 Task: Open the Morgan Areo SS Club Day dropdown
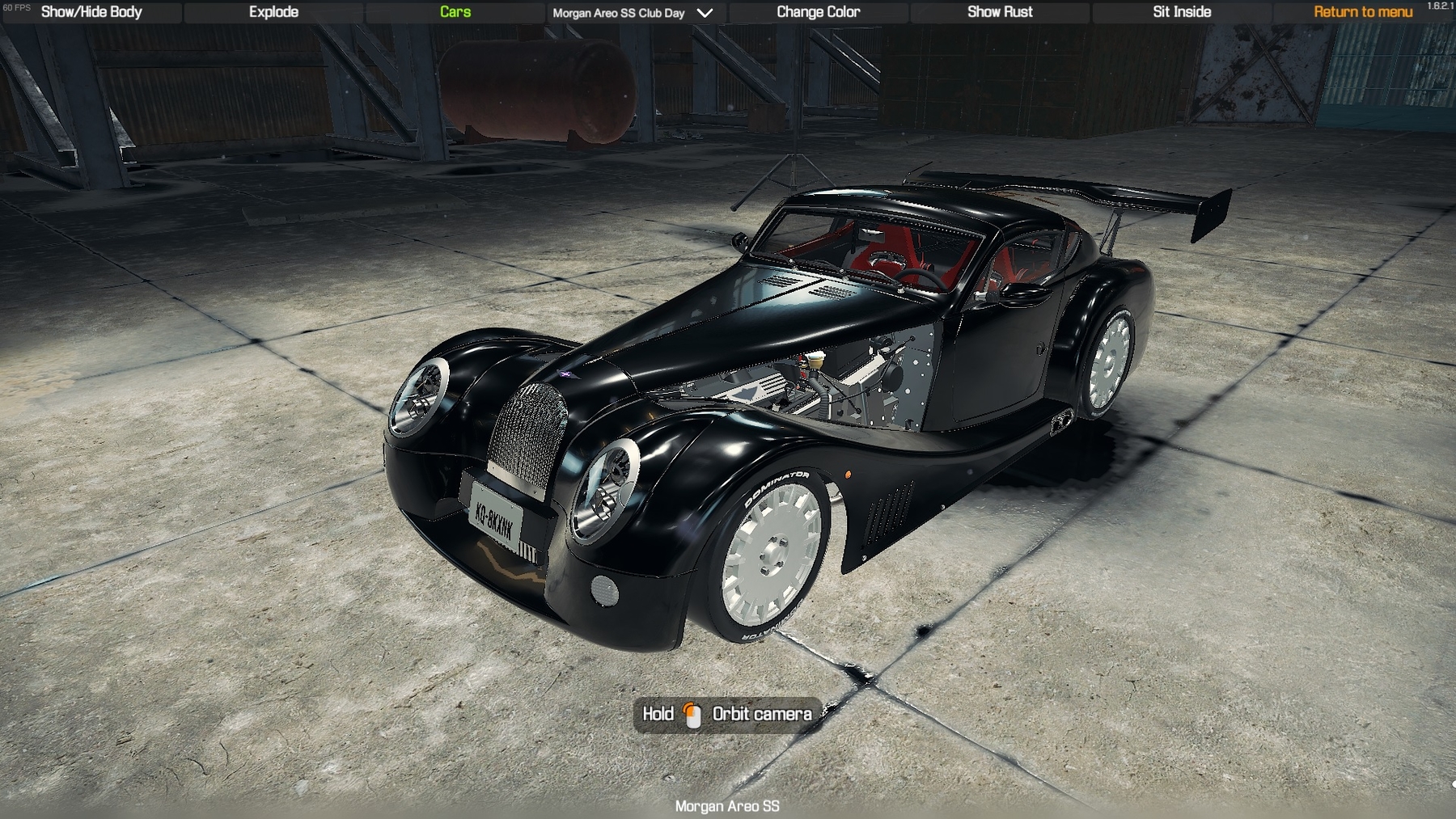pos(633,13)
